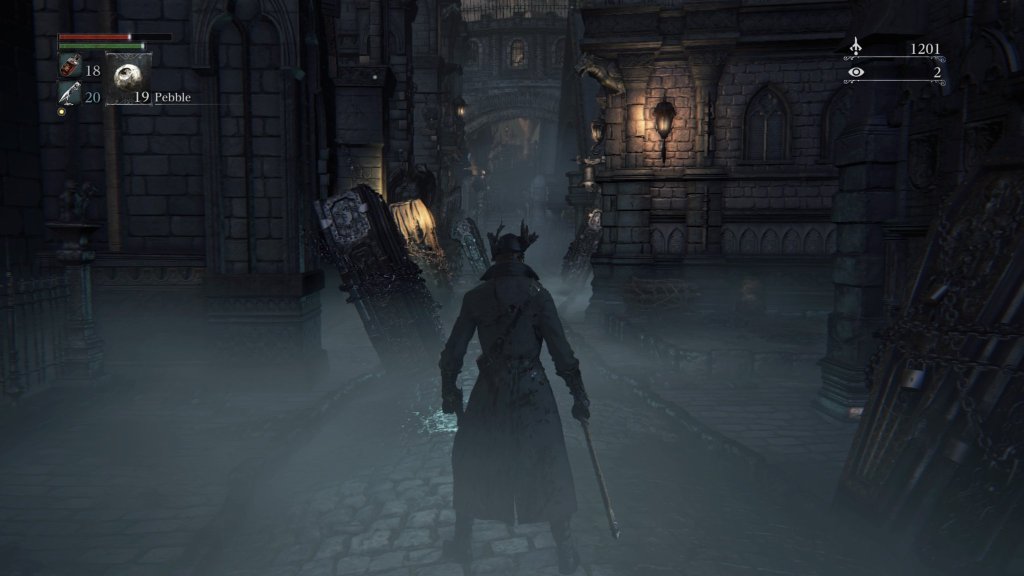Click the Blood Echoes rune icon
Screen dimensions: 1024x576
(x=855, y=47)
